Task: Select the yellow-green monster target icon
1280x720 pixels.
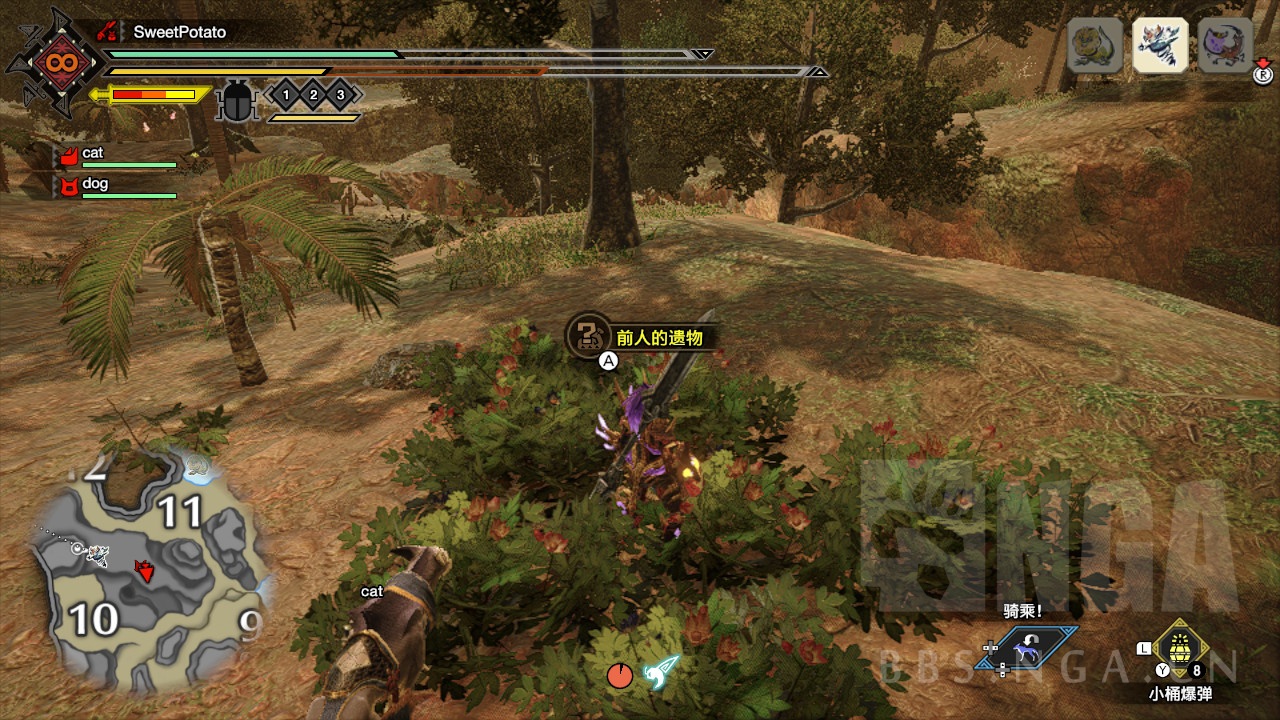Action: [x=1095, y=46]
